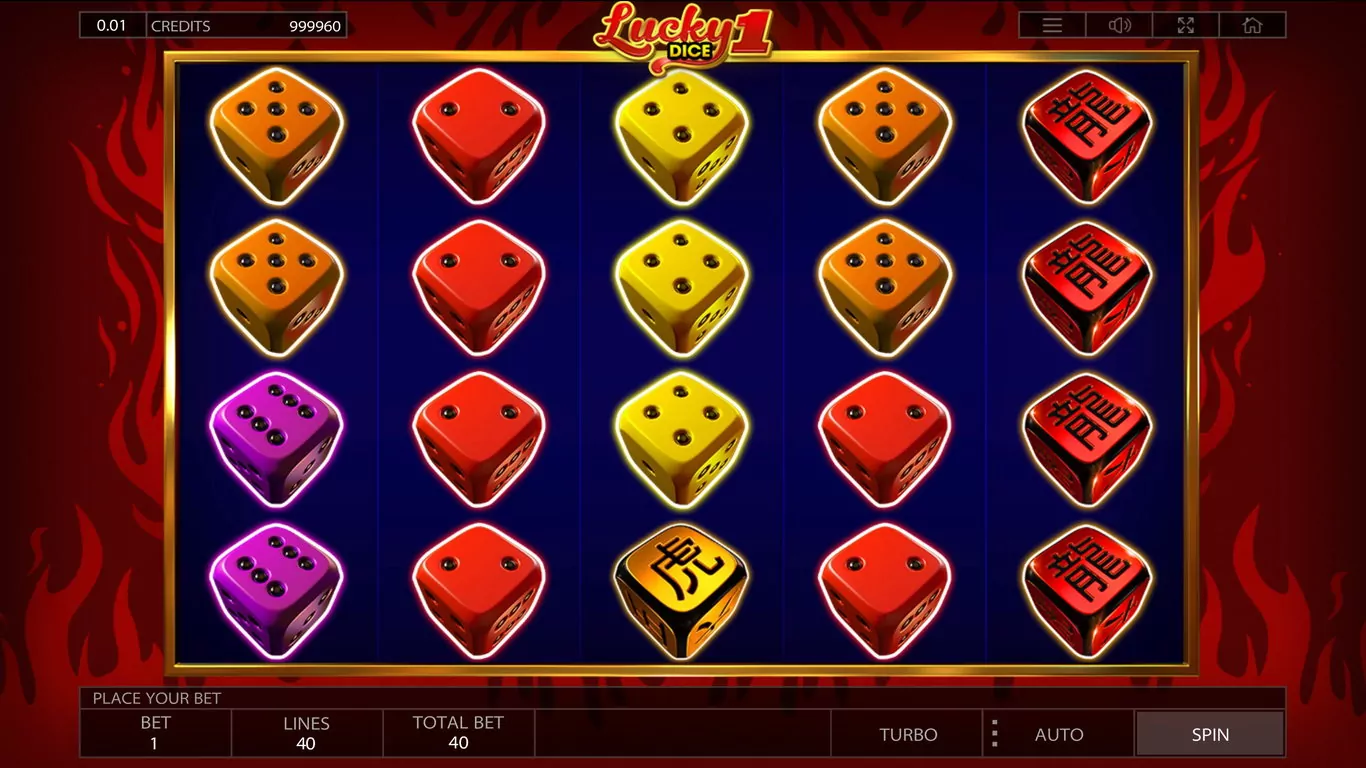Click the 0.01 coin denomination box
The image size is (1366, 768).
112,25
